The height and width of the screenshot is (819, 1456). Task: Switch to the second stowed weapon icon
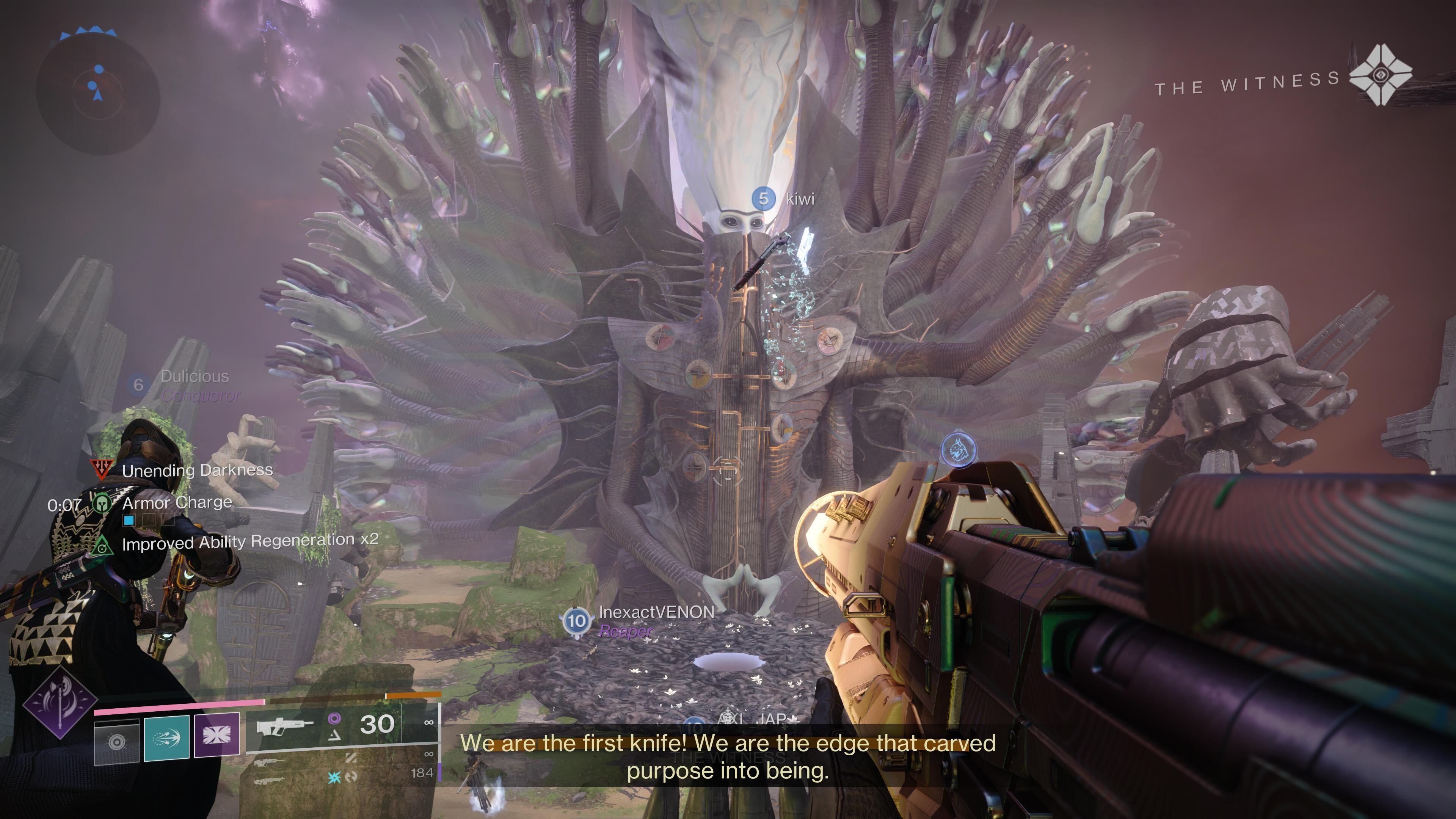point(269,763)
